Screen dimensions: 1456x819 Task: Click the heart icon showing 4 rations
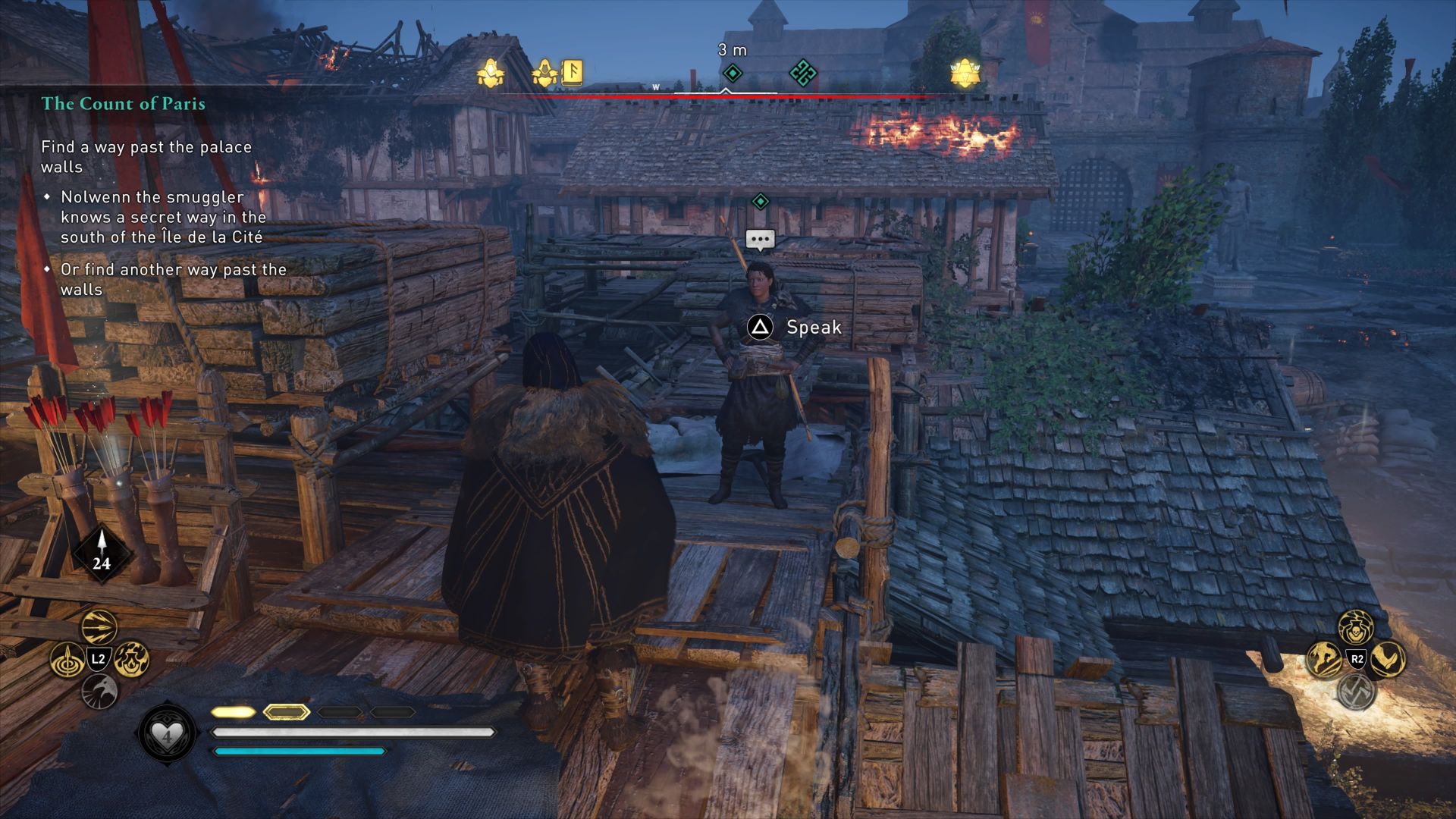[x=168, y=733]
